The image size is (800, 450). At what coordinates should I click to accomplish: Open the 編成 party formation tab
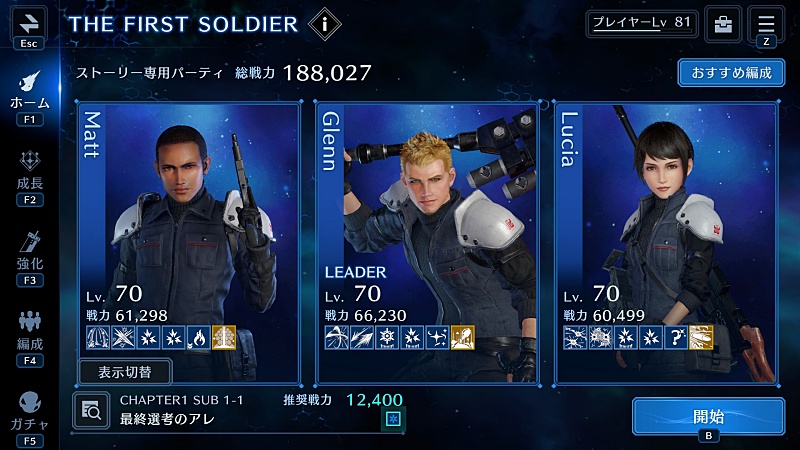[x=29, y=335]
